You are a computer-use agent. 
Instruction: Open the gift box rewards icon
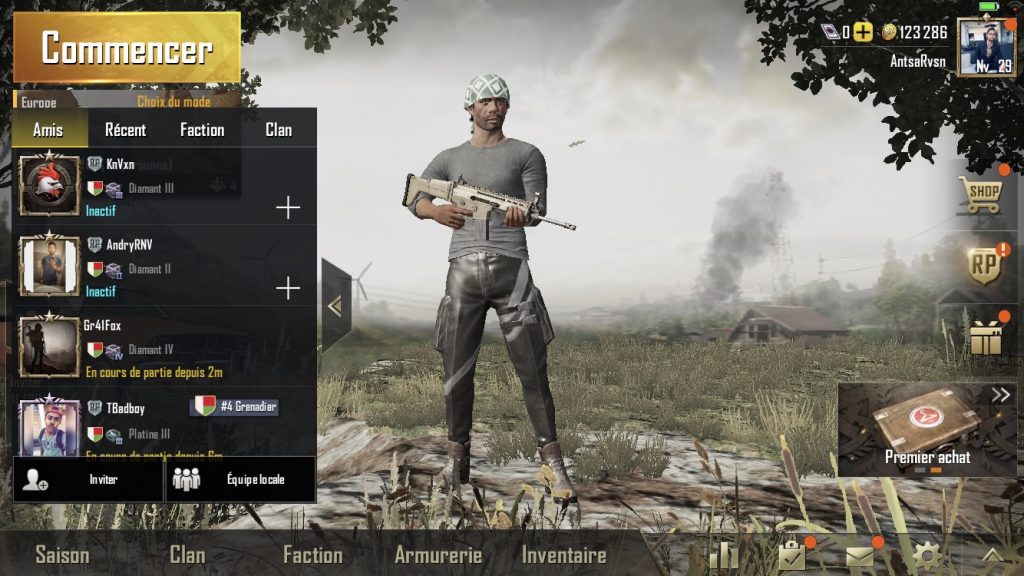coord(985,338)
